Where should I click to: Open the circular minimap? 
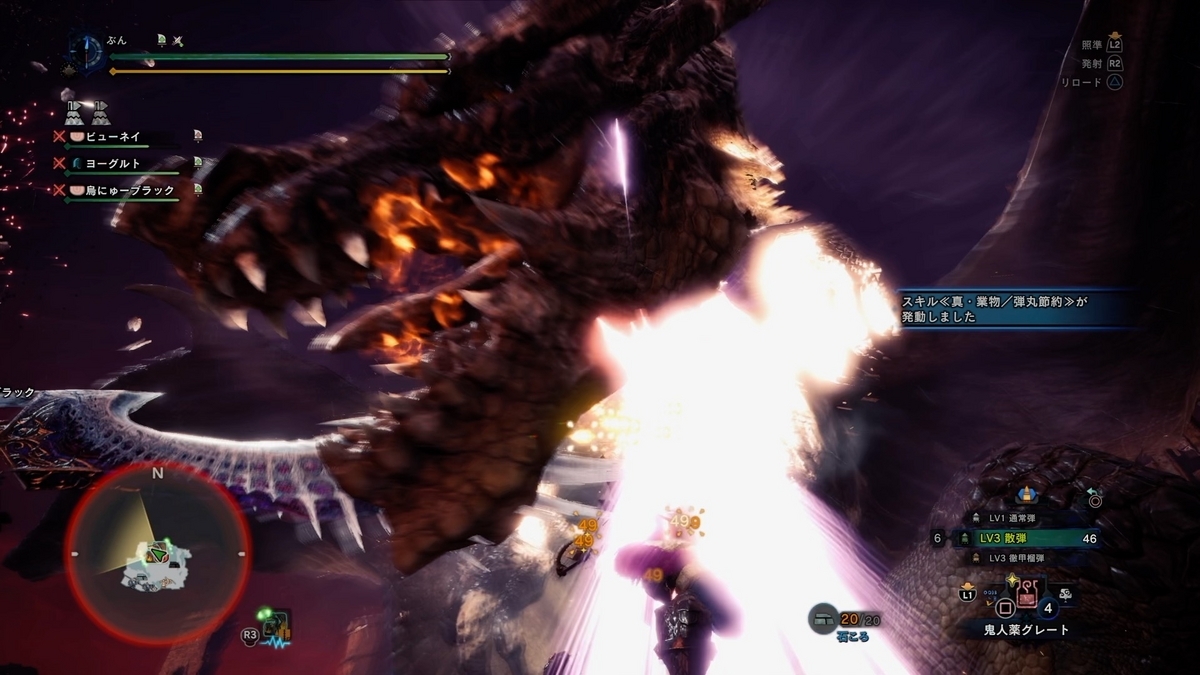click(x=157, y=553)
